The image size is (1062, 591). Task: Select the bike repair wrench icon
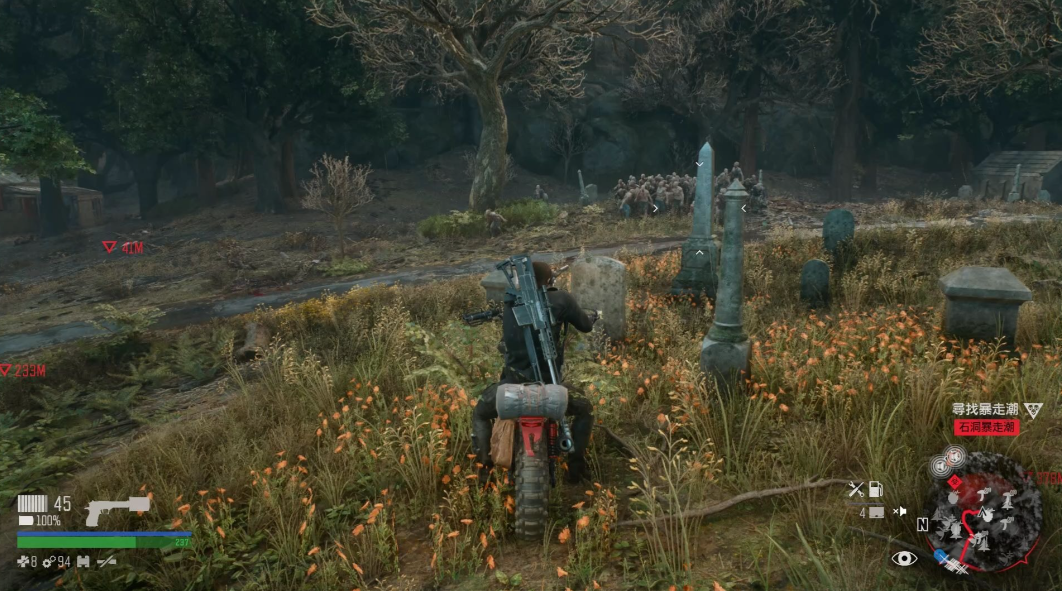pos(855,489)
